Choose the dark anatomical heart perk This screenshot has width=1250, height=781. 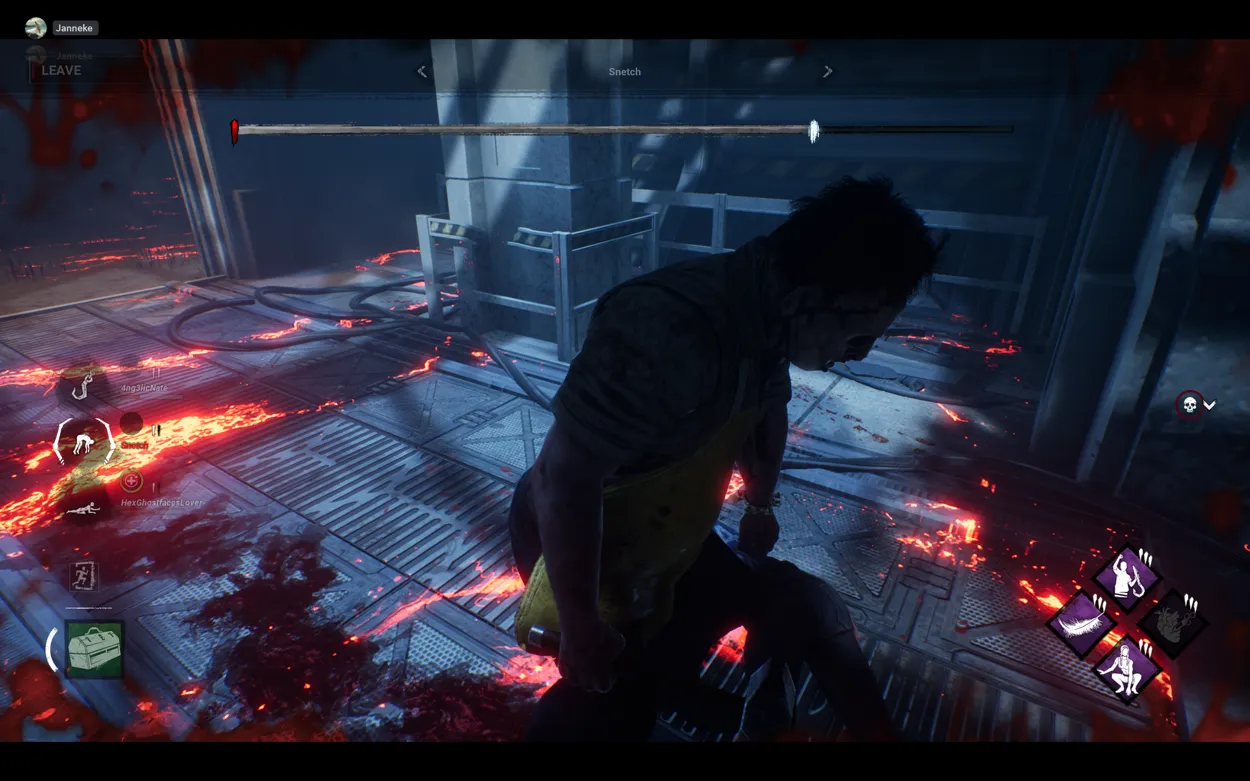click(1172, 623)
